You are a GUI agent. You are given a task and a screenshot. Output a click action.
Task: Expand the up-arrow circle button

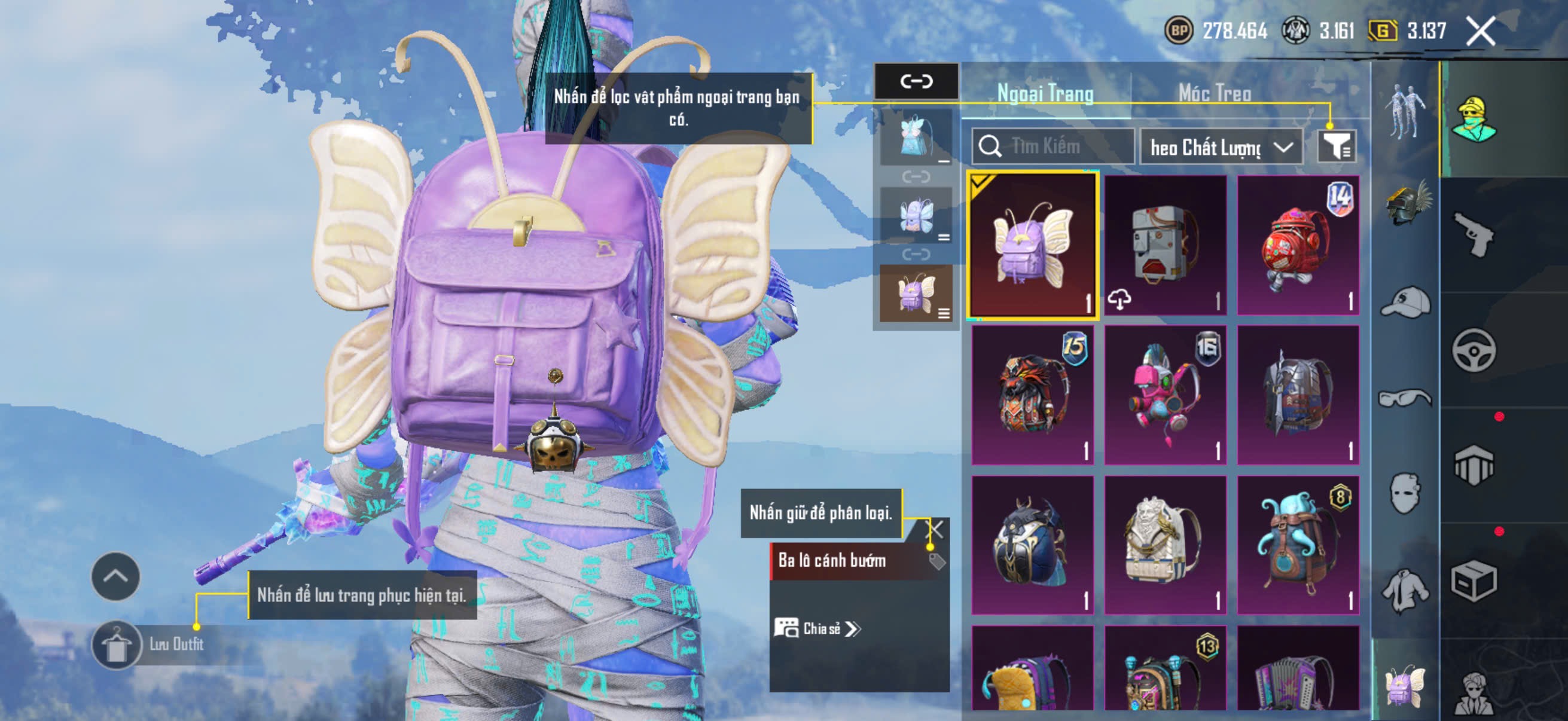tap(115, 576)
